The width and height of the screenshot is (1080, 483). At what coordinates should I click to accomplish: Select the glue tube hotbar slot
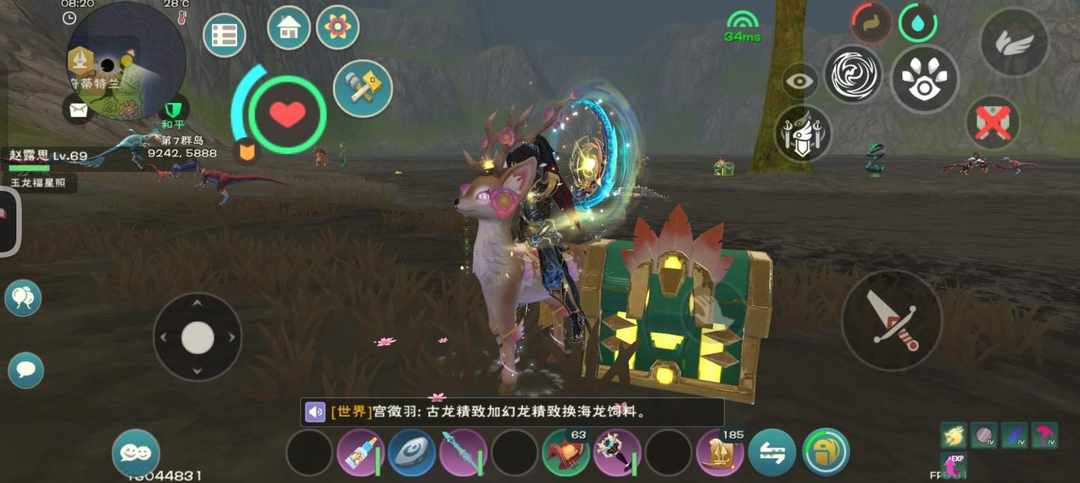pos(361,453)
